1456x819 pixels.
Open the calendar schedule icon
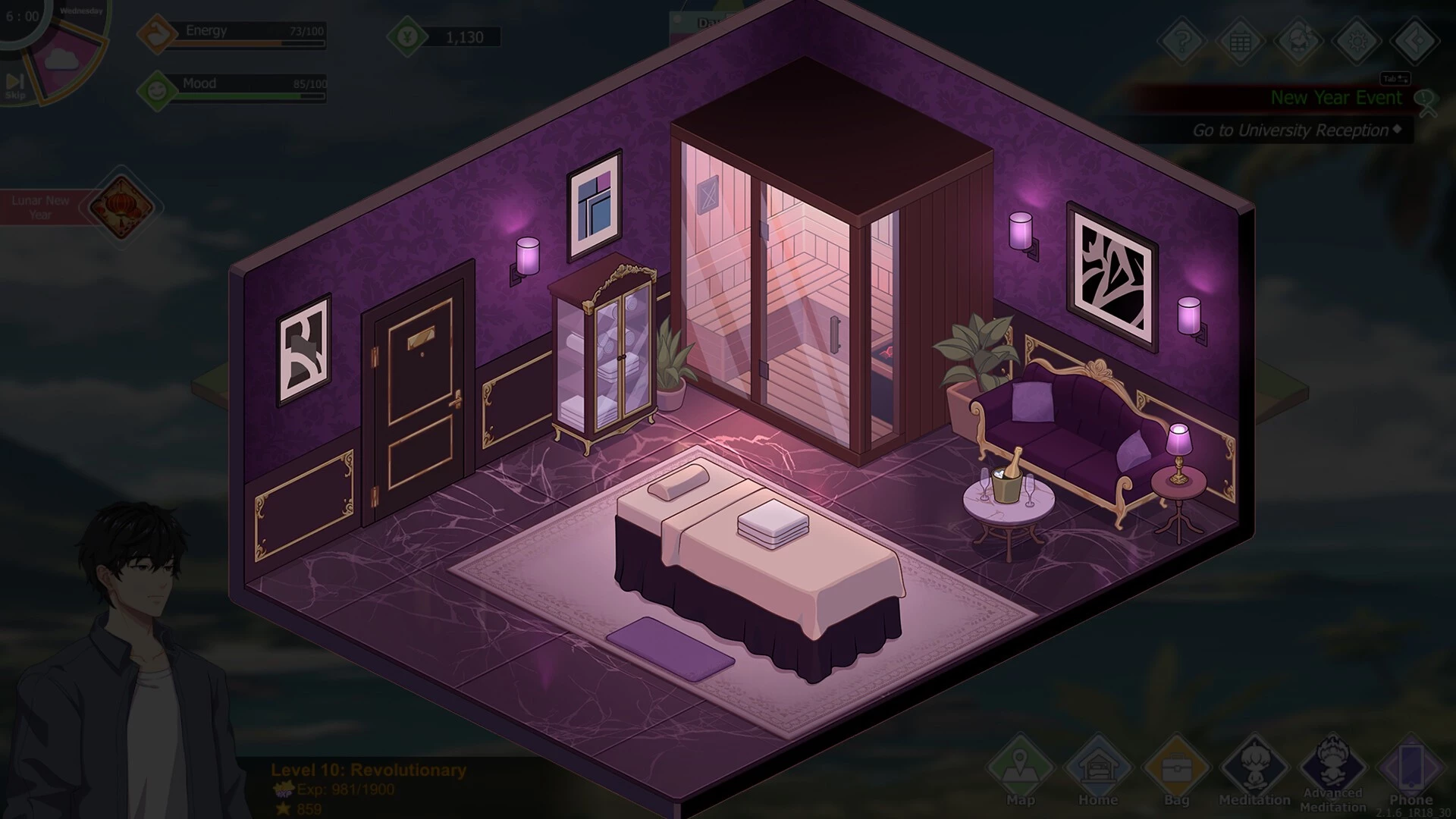(x=1241, y=40)
